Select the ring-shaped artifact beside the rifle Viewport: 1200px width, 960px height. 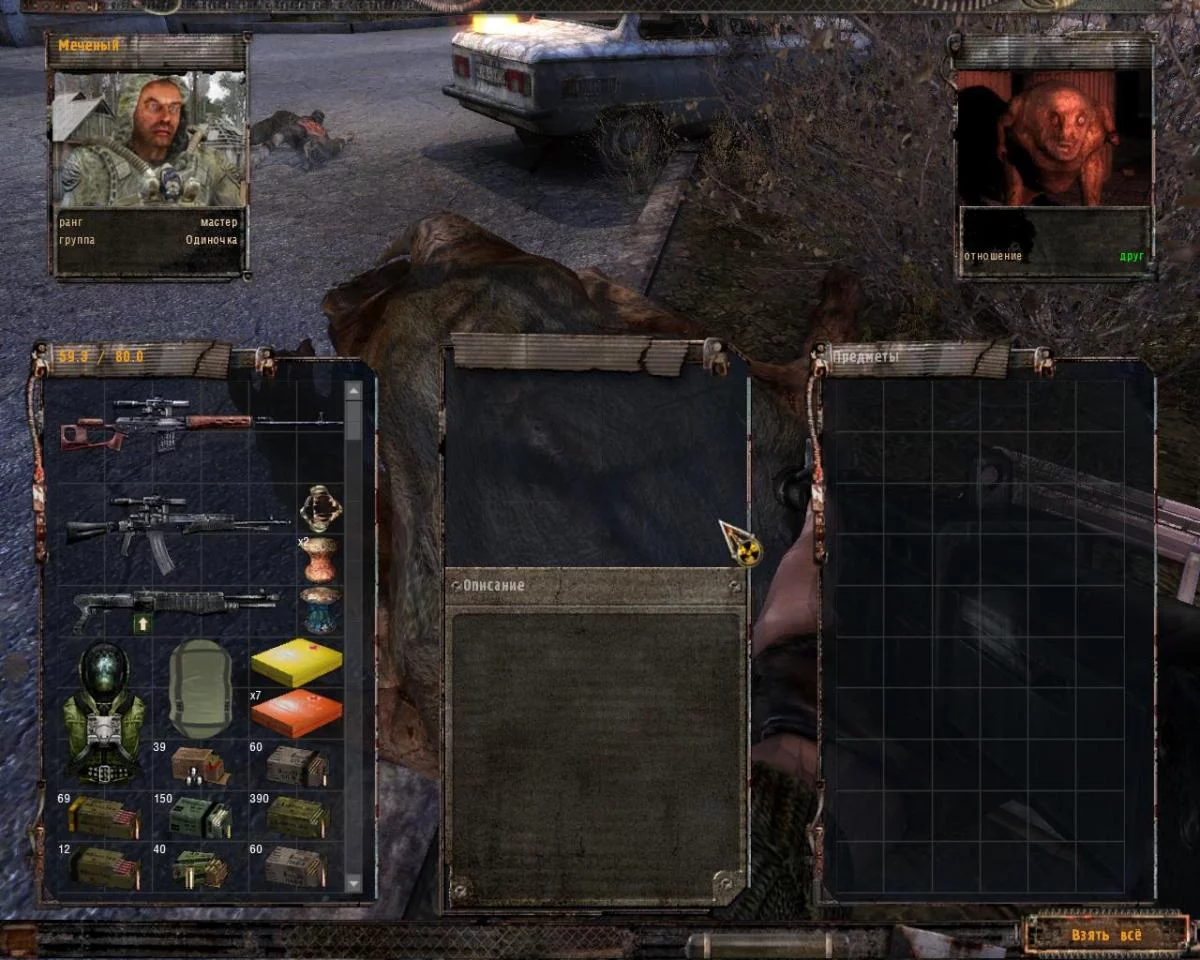coord(321,507)
